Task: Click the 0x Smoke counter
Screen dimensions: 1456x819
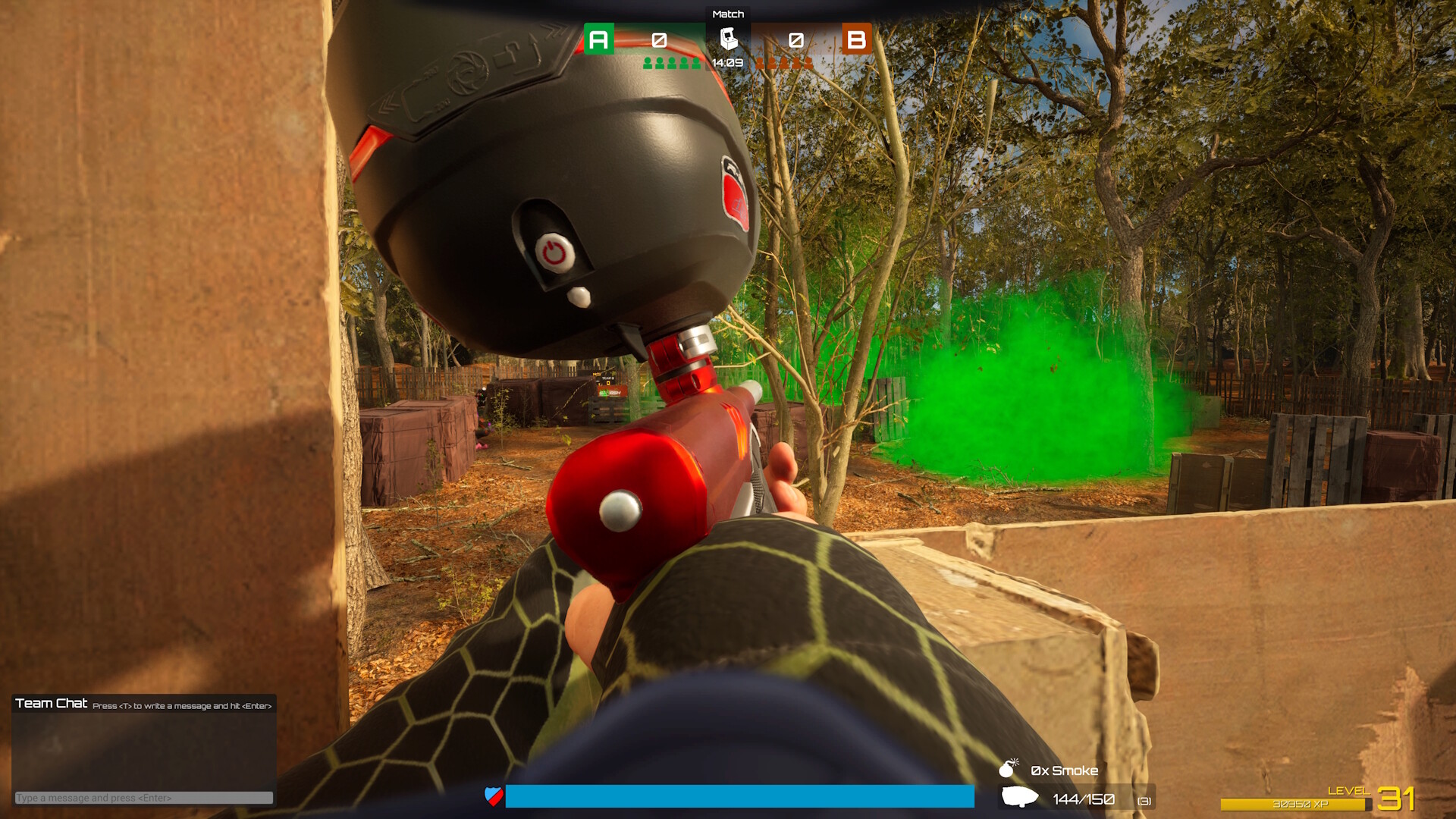Action: (1062, 770)
